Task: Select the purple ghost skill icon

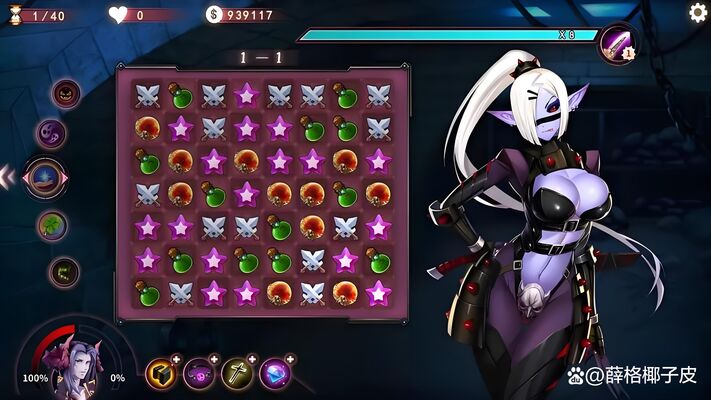Action: point(51,133)
